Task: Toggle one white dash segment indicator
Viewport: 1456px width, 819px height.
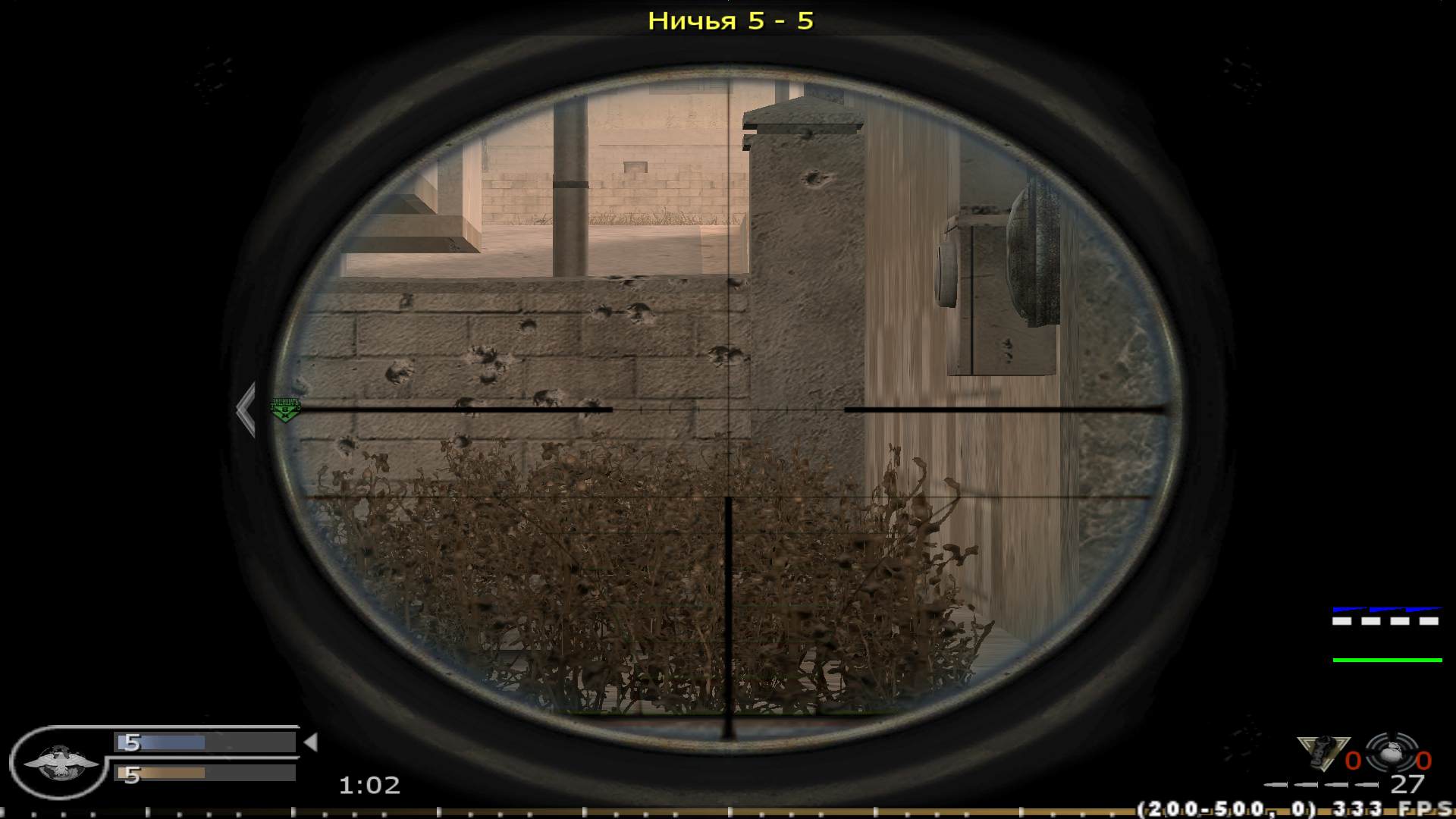Action: pos(1341,620)
